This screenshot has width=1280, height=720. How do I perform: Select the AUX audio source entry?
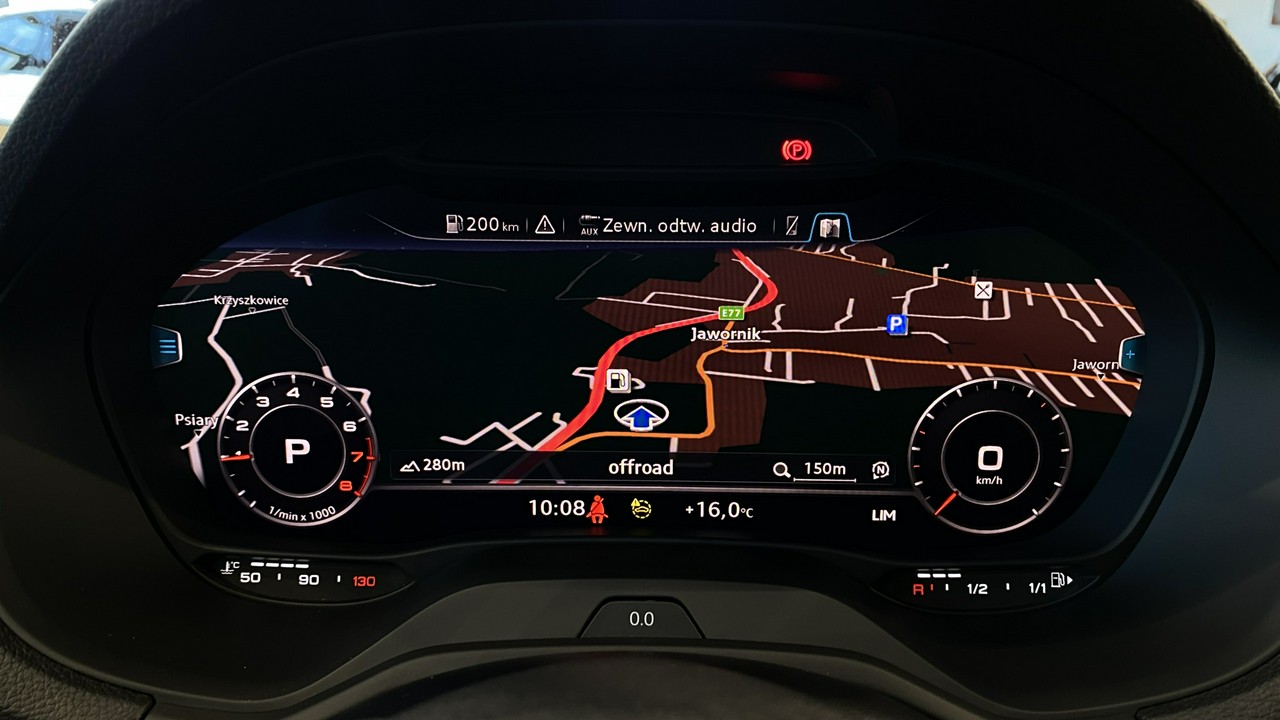pyautogui.click(x=668, y=226)
